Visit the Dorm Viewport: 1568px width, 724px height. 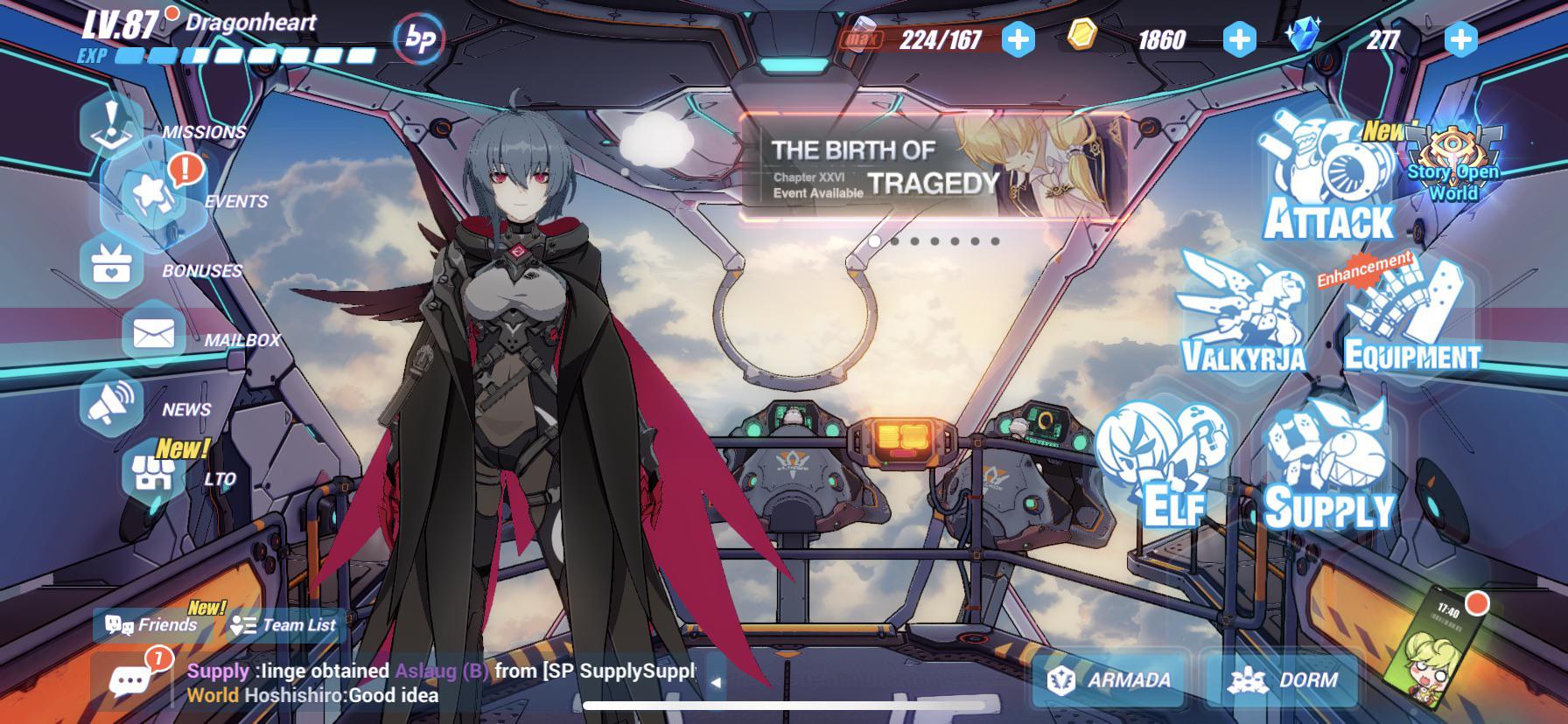(1283, 679)
